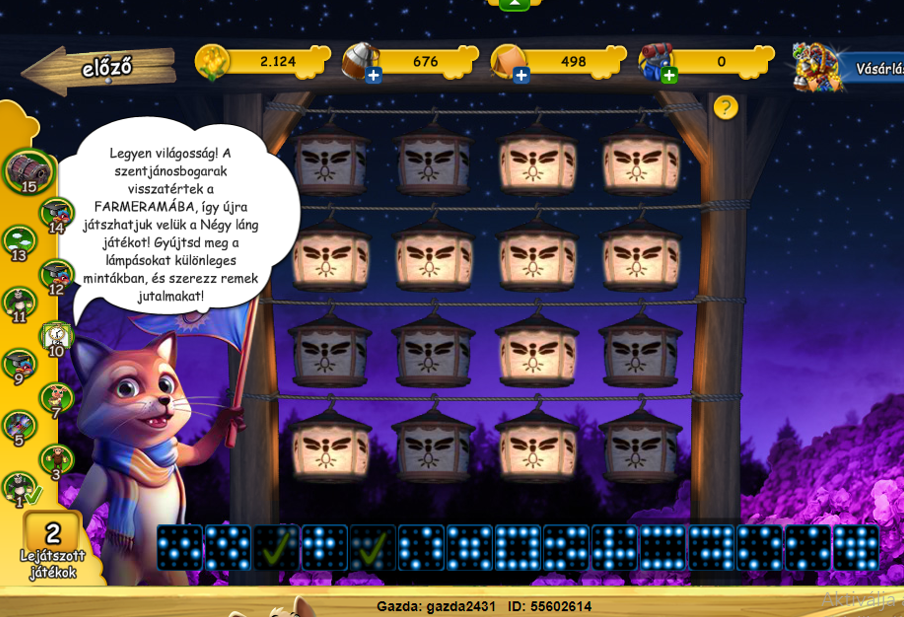The width and height of the screenshot is (904, 617).
Task: Expand the green arrow tab at top
Action: click(513, 4)
